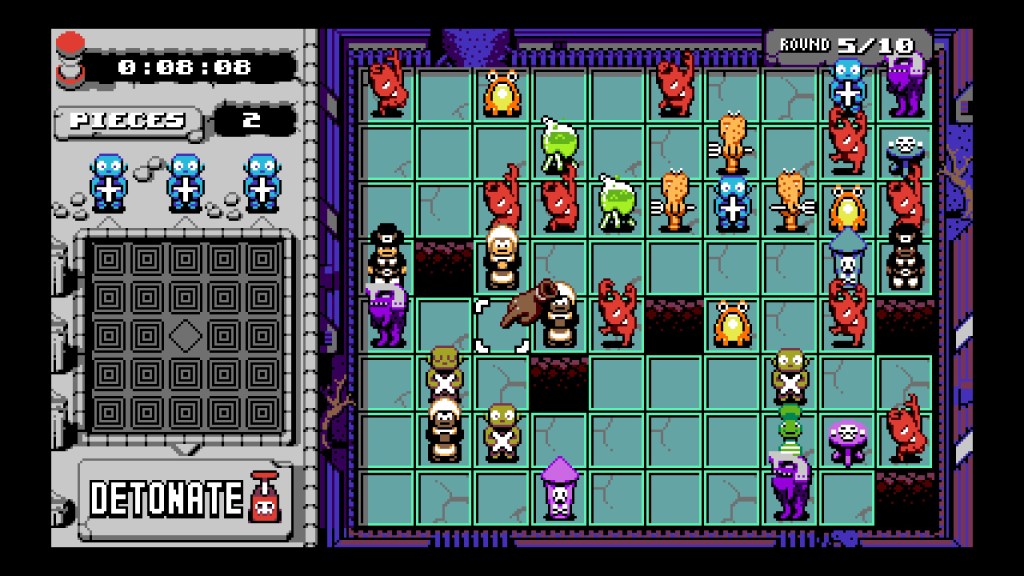Select the green striped creature piece
Viewport: 1024px width, 576px height.
point(791,423)
